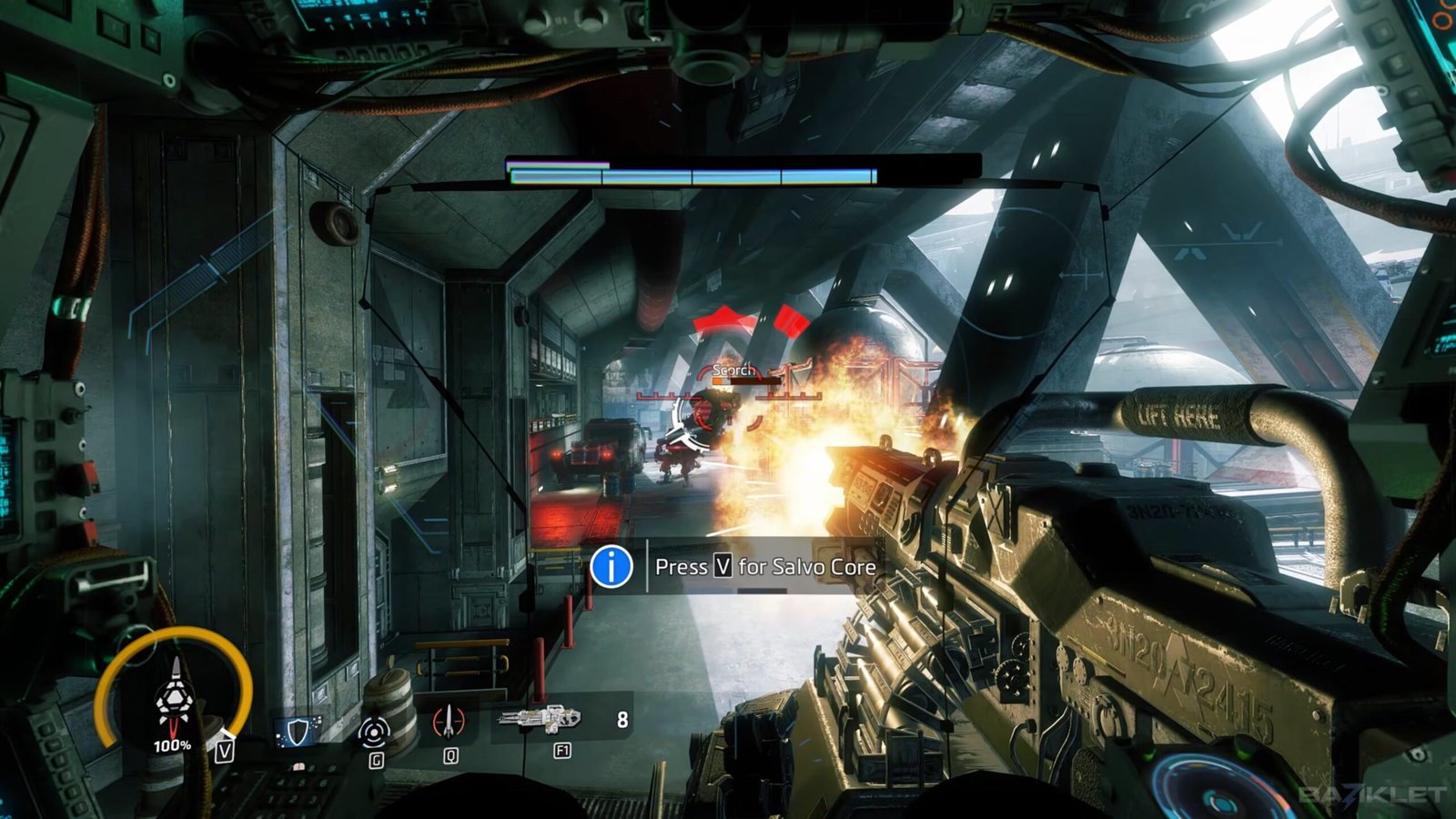The image size is (1456, 819).
Task: Trigger the concentric-rings sonar ability icon
Action: [374, 731]
